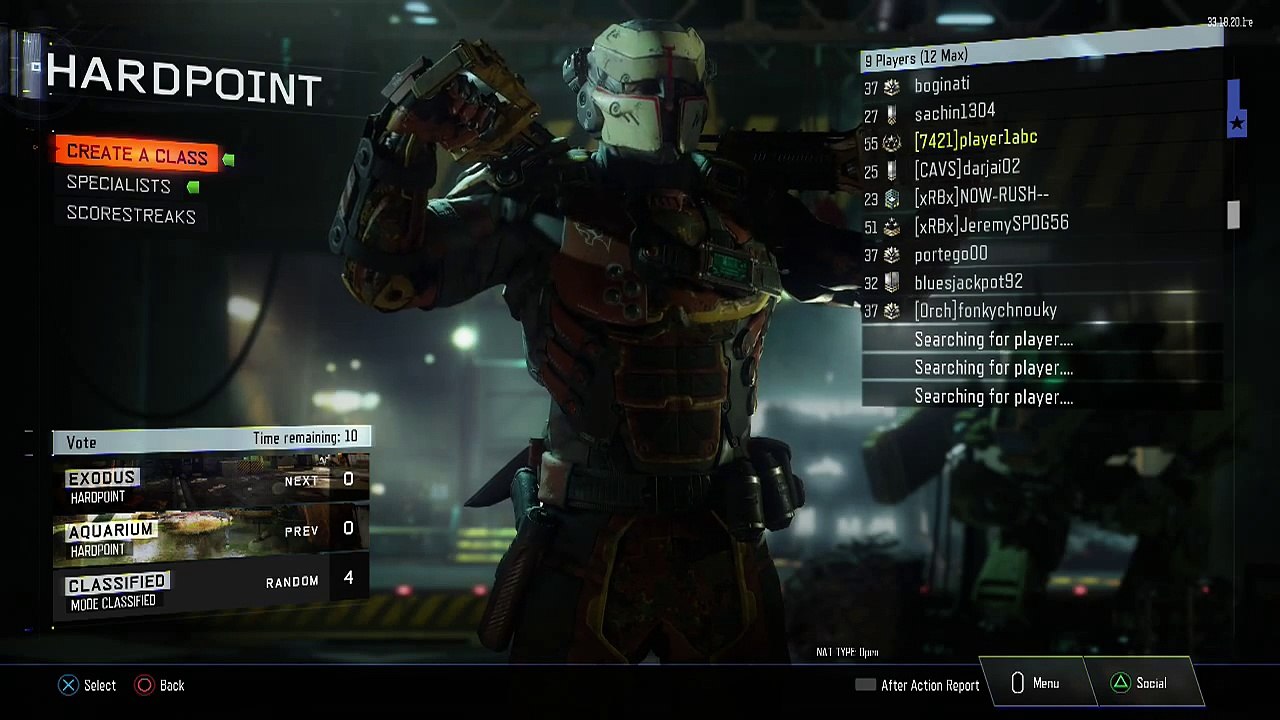Open the Create a Class menu

click(137, 155)
